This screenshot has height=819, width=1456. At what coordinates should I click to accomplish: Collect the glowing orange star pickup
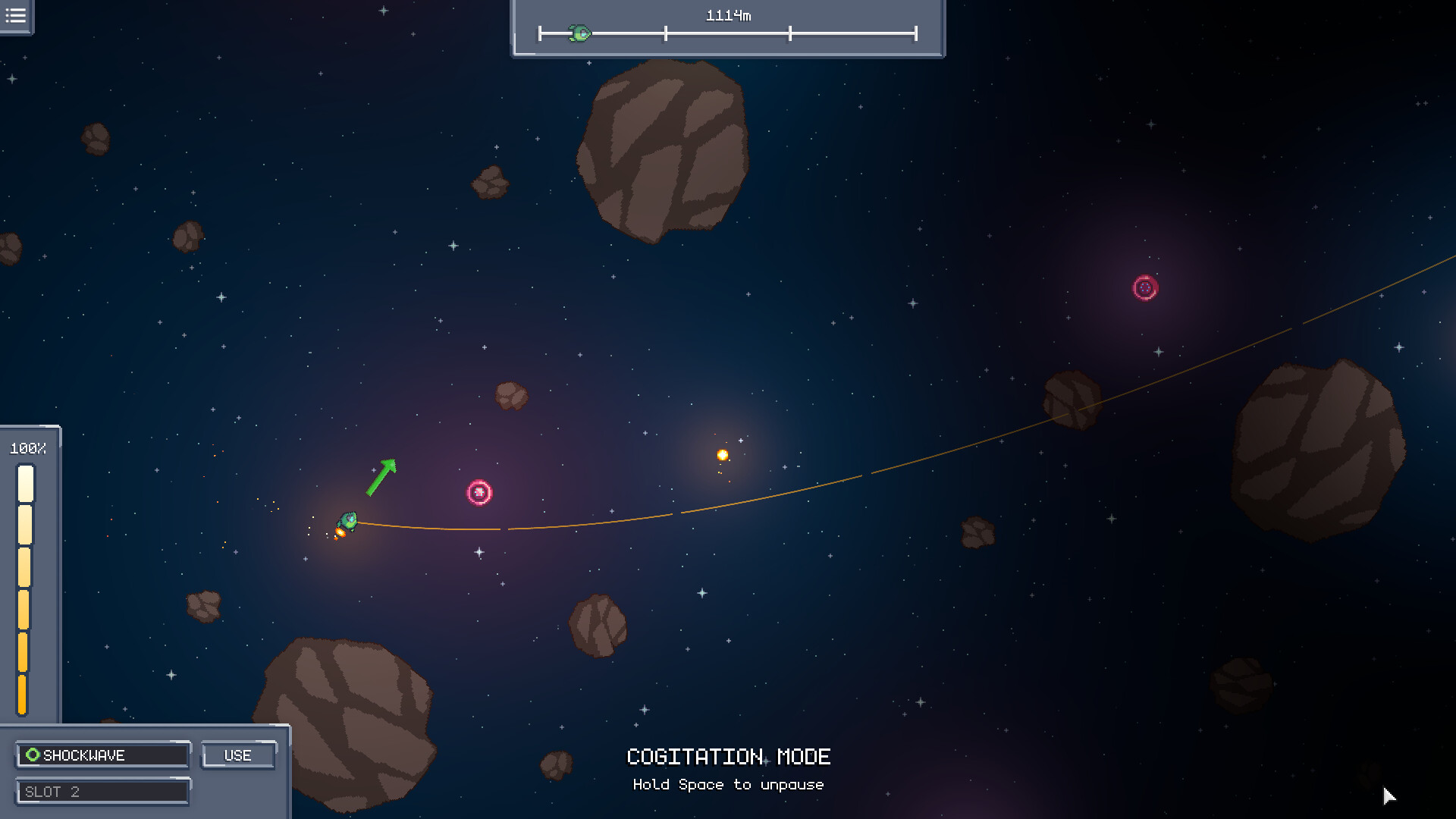(722, 455)
